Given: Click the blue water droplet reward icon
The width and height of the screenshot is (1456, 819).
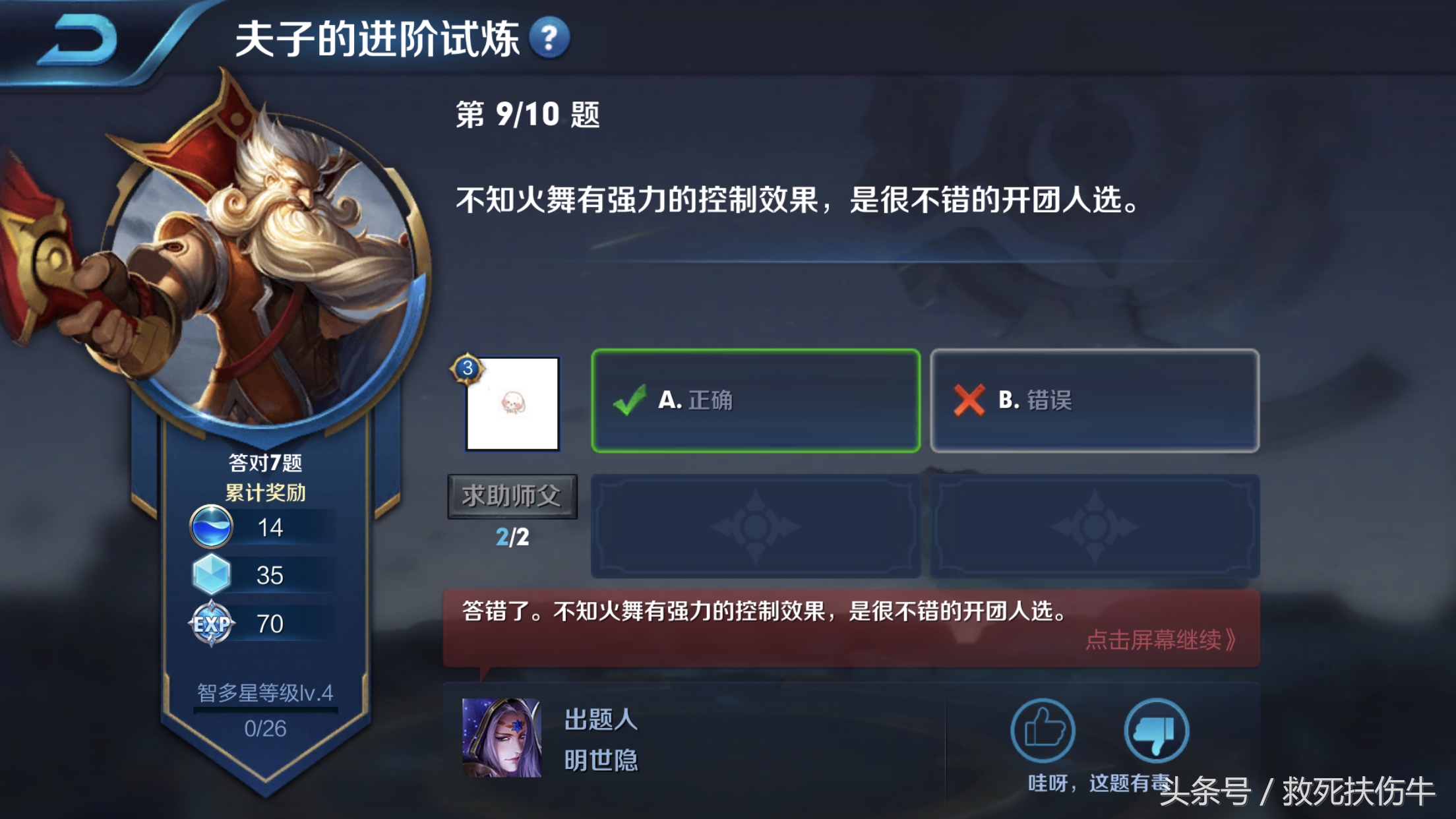Looking at the screenshot, I should point(211,528).
